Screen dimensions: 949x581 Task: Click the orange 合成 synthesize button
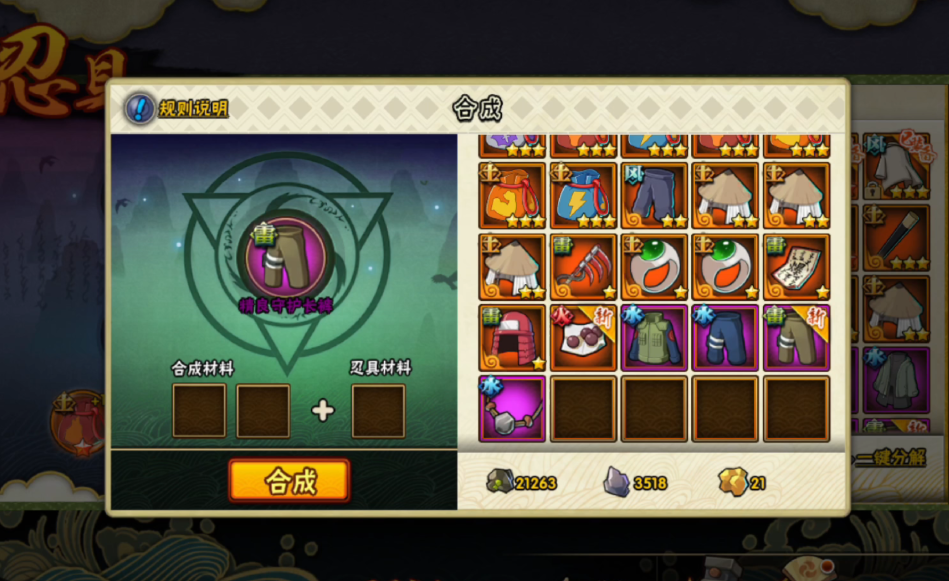click(x=289, y=481)
